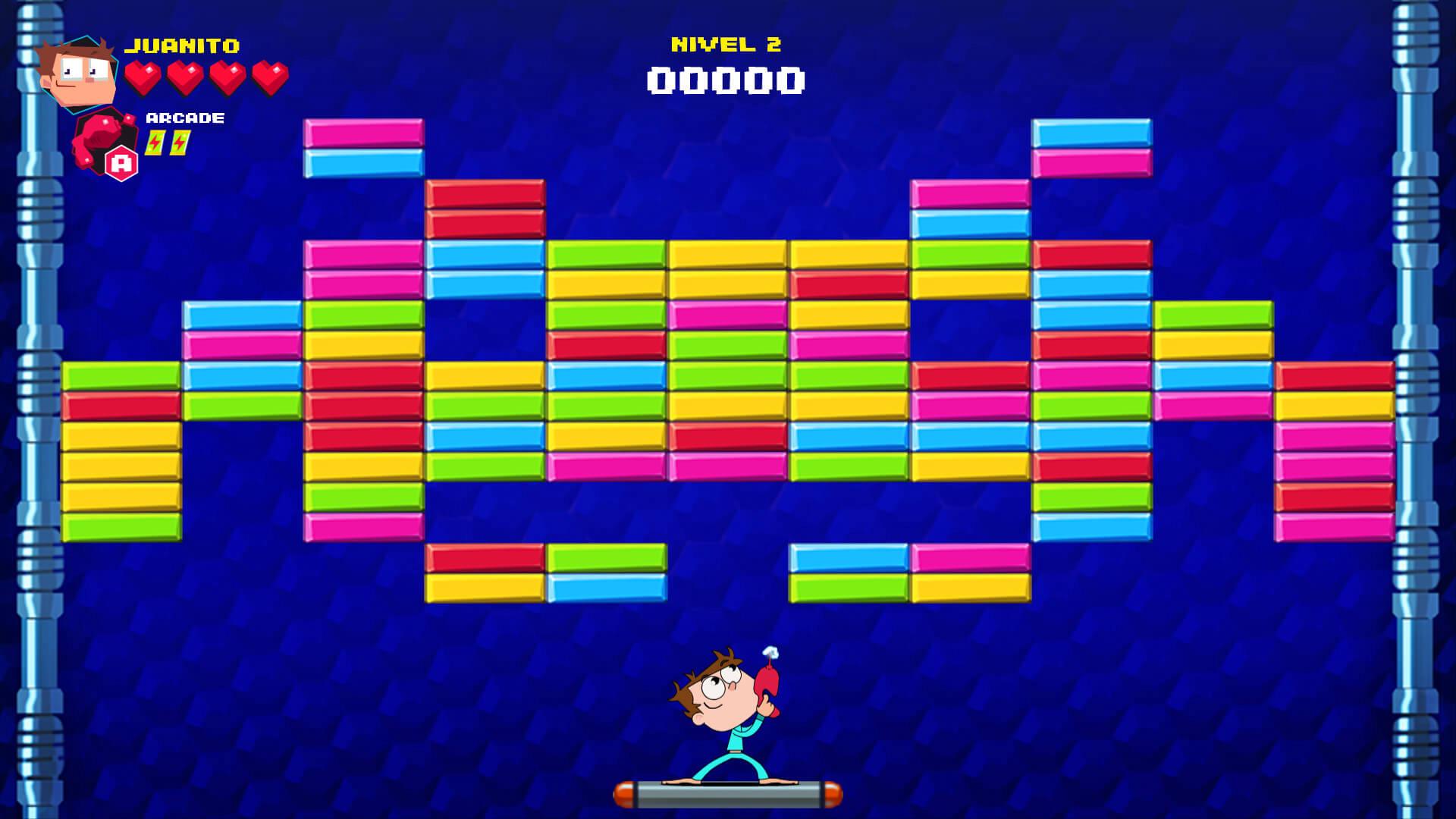Click the ARCADE mode label

184,118
